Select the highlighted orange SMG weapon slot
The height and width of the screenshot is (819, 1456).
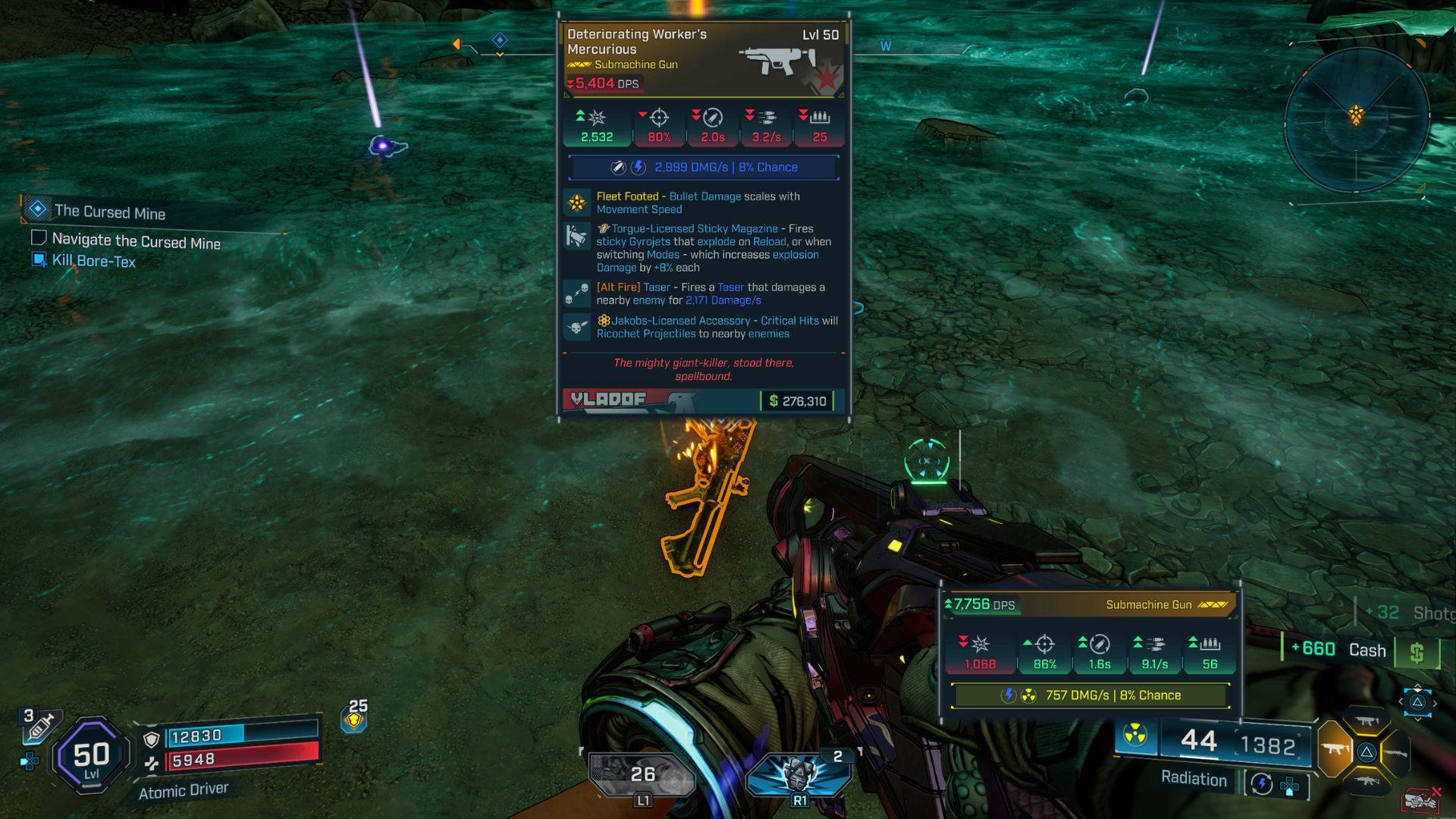click(x=1335, y=751)
